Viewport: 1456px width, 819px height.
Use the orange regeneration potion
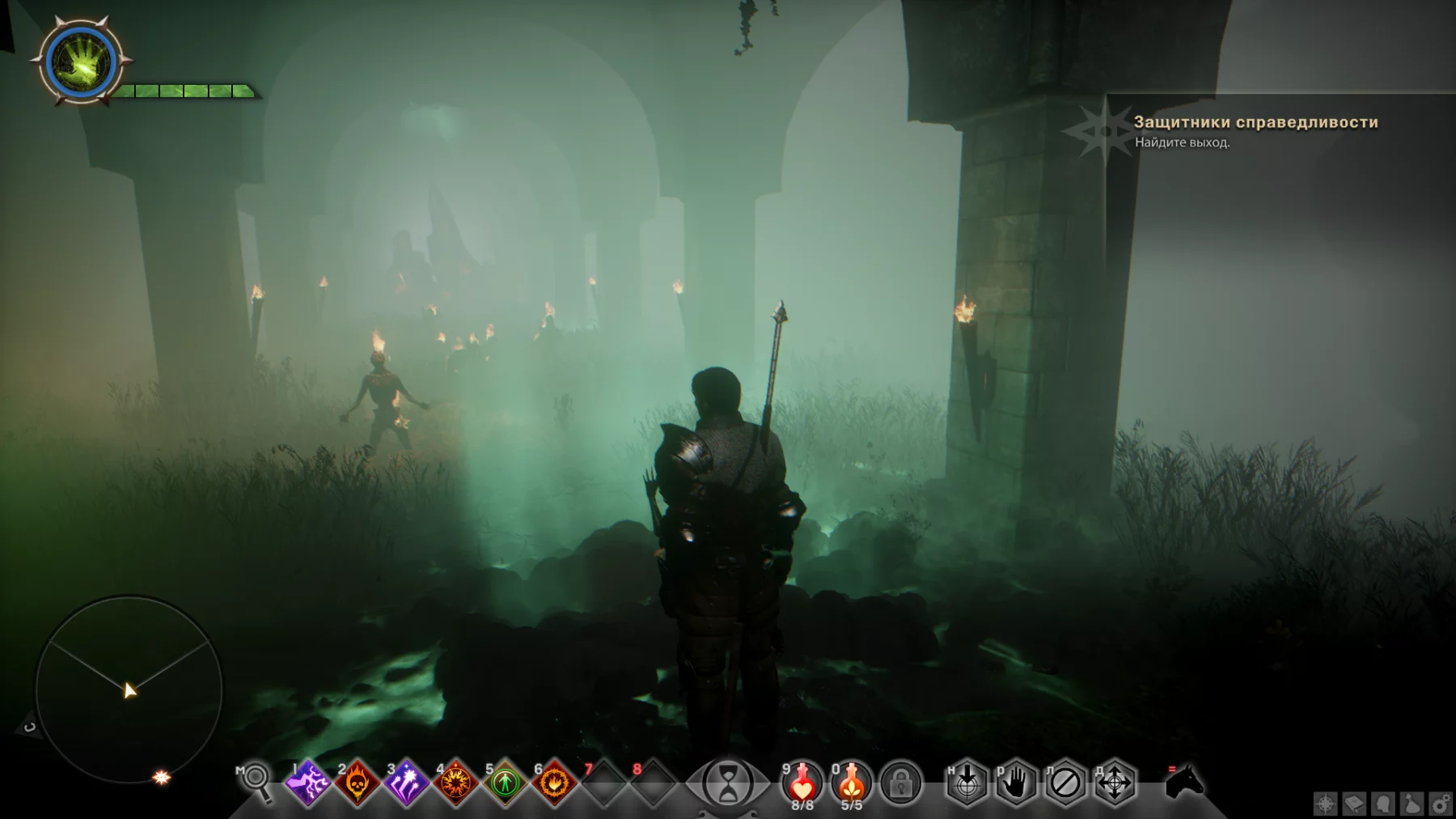(x=851, y=783)
